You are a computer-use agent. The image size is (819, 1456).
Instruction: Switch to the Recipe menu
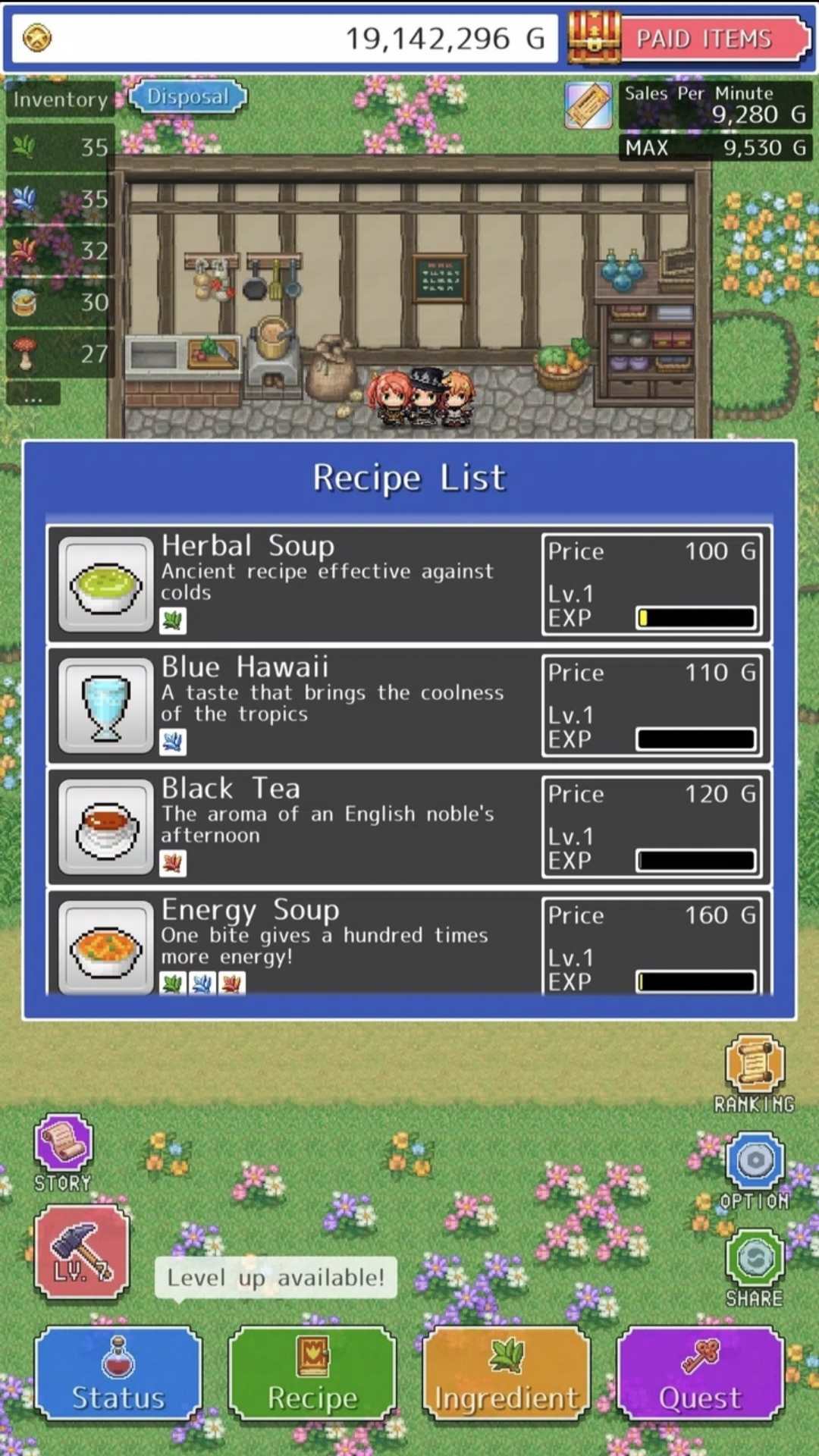click(x=312, y=1374)
